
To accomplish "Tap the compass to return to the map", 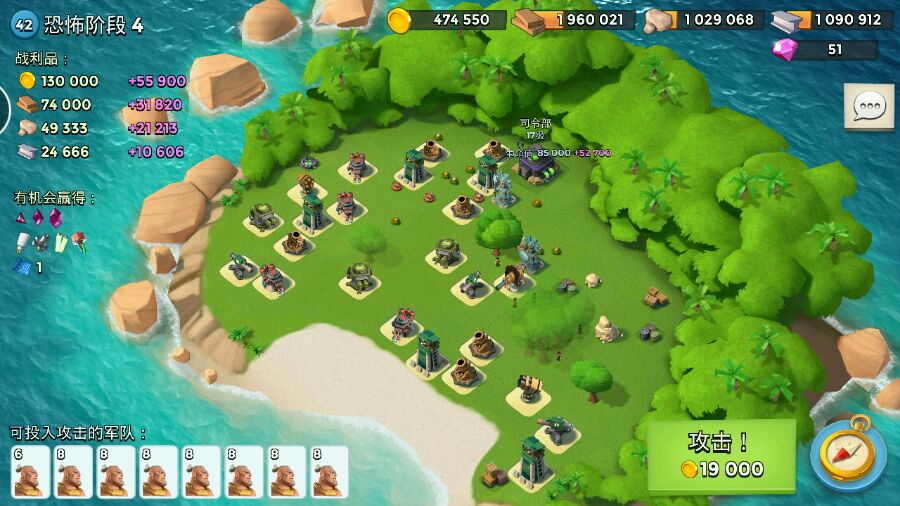I will point(847,453).
